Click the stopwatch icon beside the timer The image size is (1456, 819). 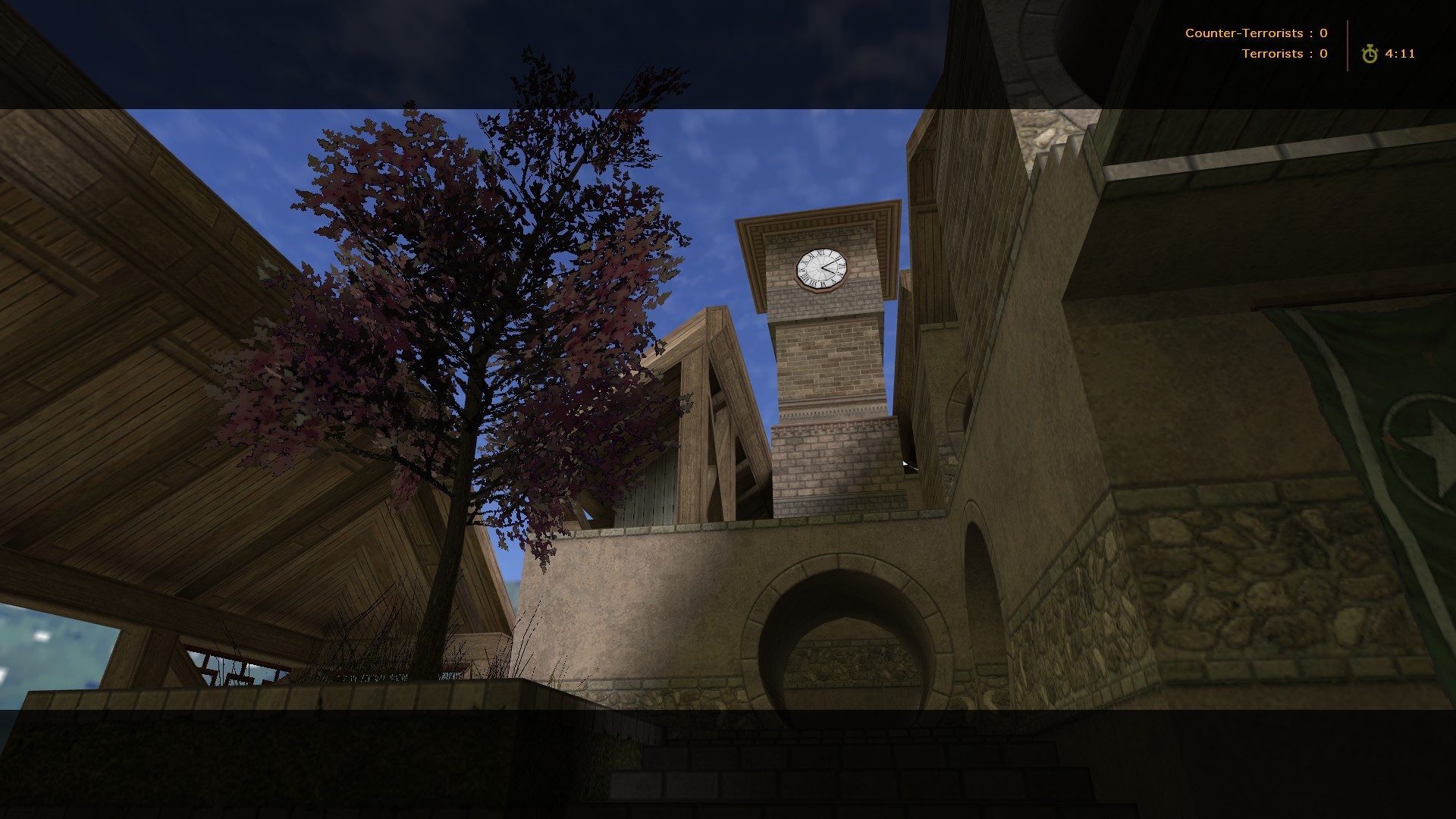coord(1371,53)
